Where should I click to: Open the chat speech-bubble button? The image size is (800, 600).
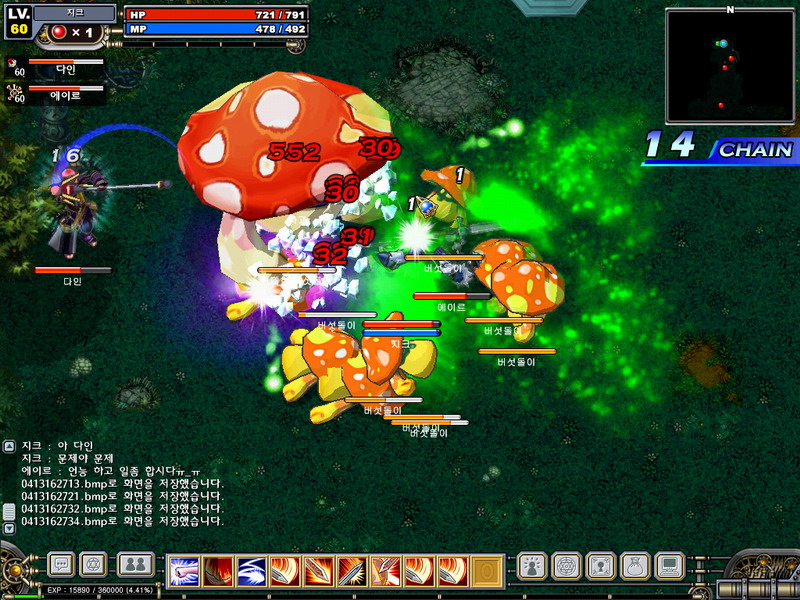[x=60, y=565]
